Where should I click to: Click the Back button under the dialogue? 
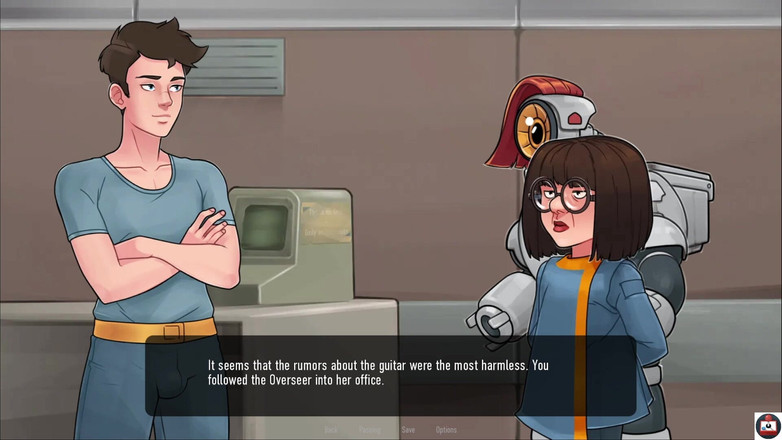tap(331, 430)
